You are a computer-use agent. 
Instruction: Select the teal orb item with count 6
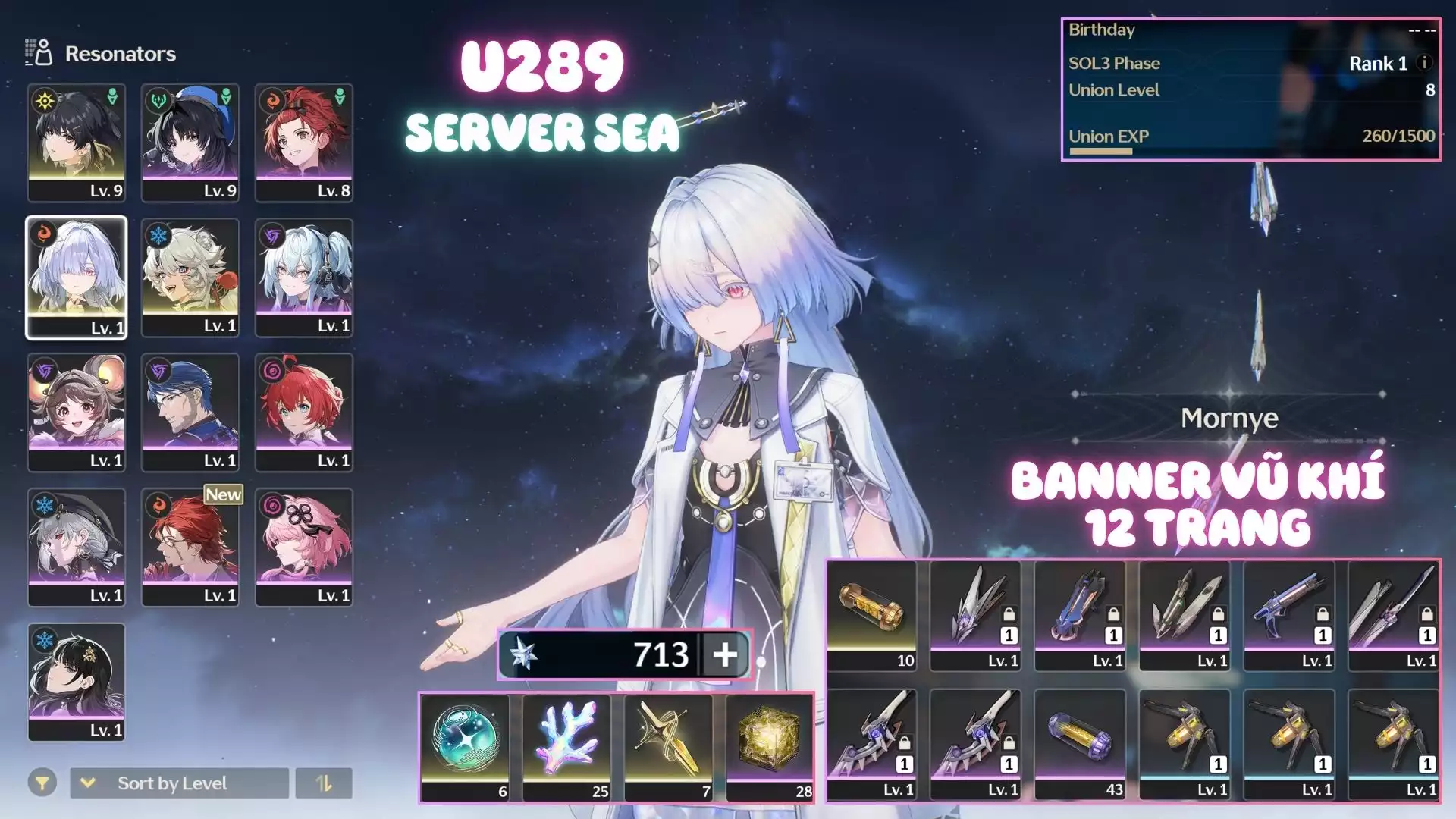pos(465,747)
